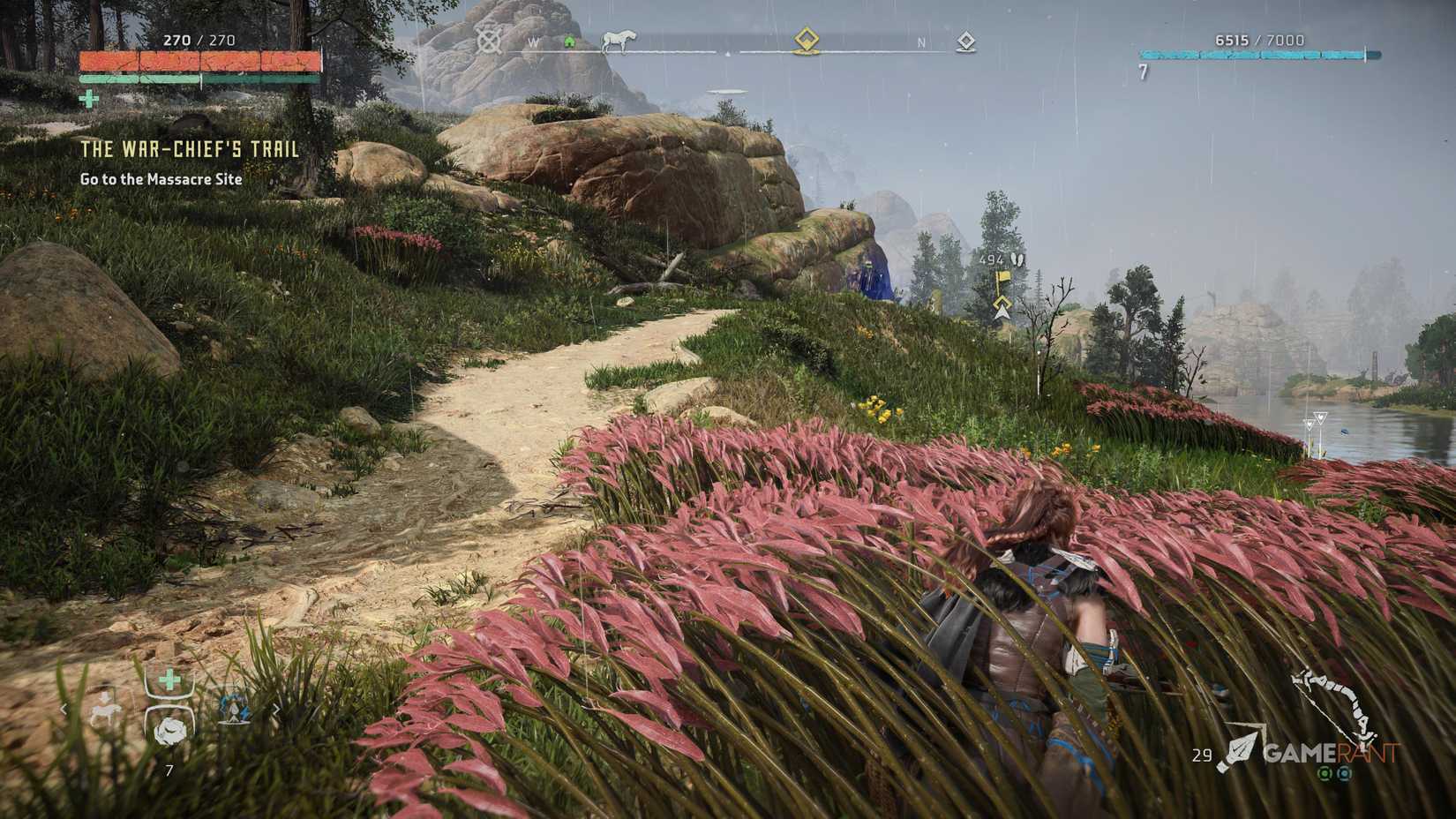
Task: Click the campfire trap icon in the item wheel
Action: [x=235, y=709]
